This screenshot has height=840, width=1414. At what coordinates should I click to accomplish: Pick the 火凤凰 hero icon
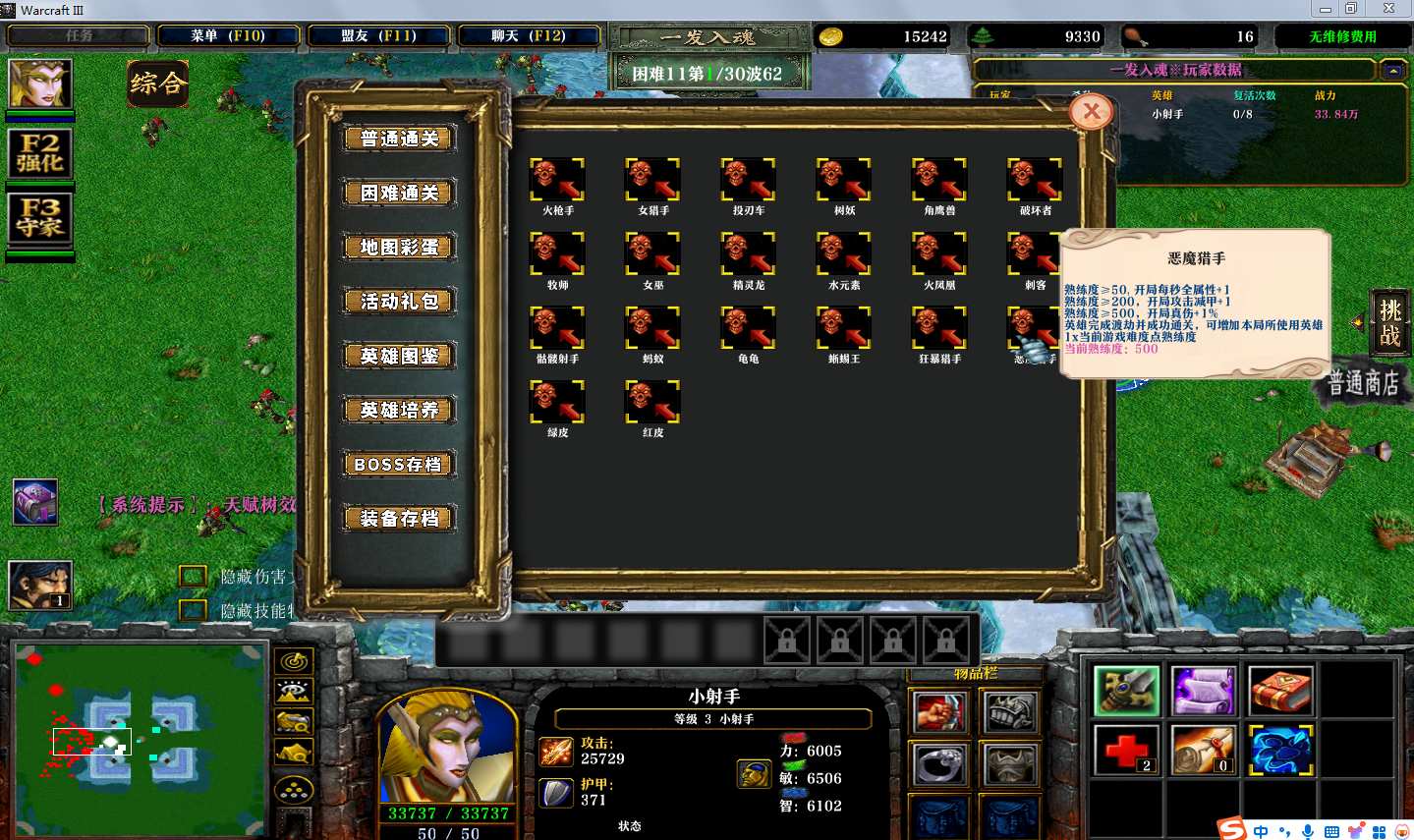938,254
